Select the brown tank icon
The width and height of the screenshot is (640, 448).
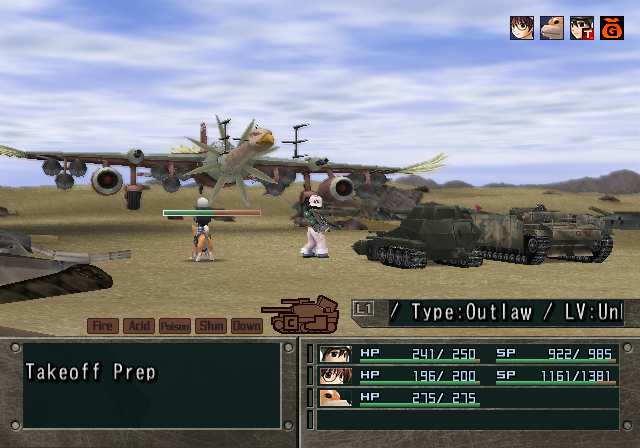301,314
